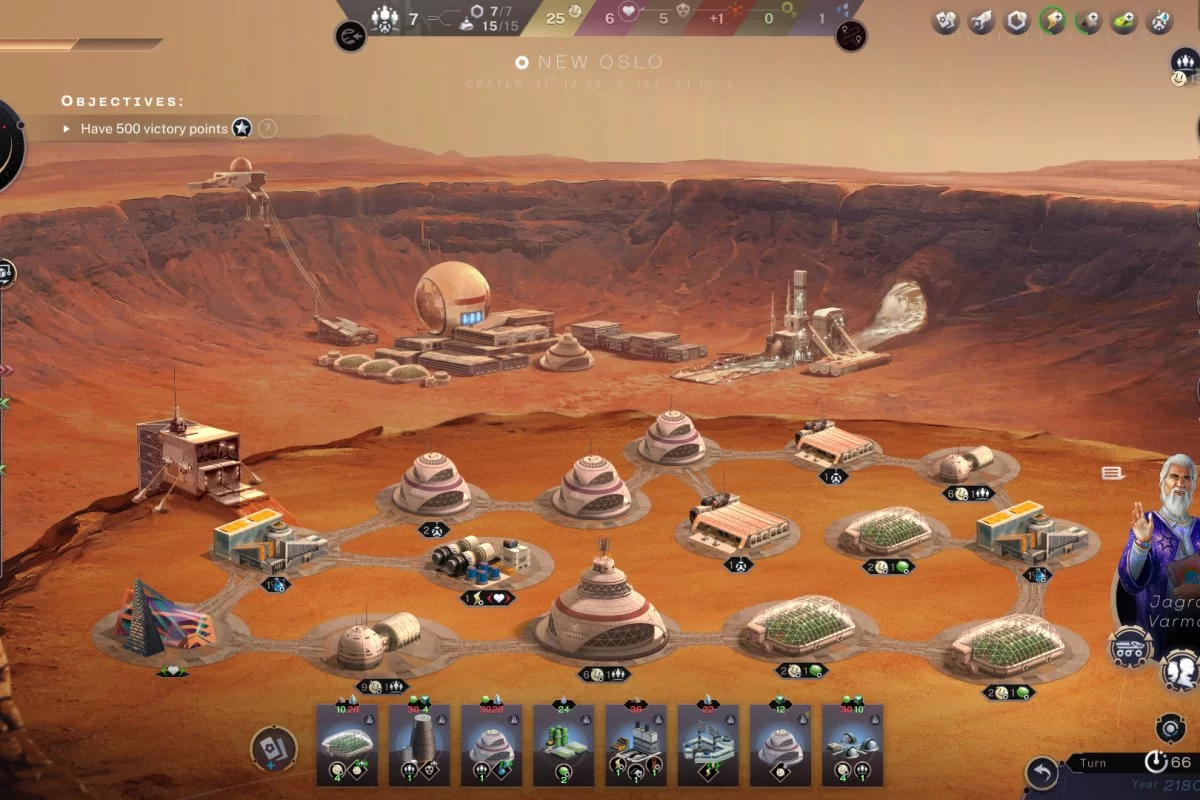Open the cards icon in top bar
Viewport: 1200px width, 800px height.
[945, 21]
